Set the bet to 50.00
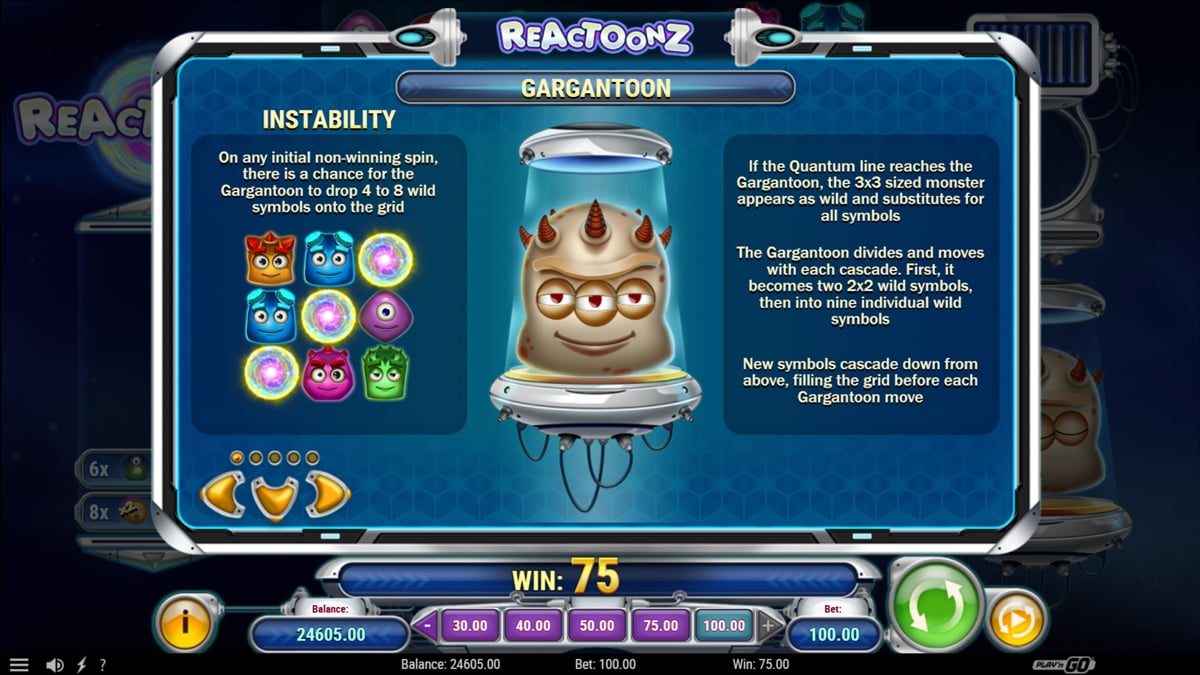This screenshot has height=675, width=1200. point(597,626)
